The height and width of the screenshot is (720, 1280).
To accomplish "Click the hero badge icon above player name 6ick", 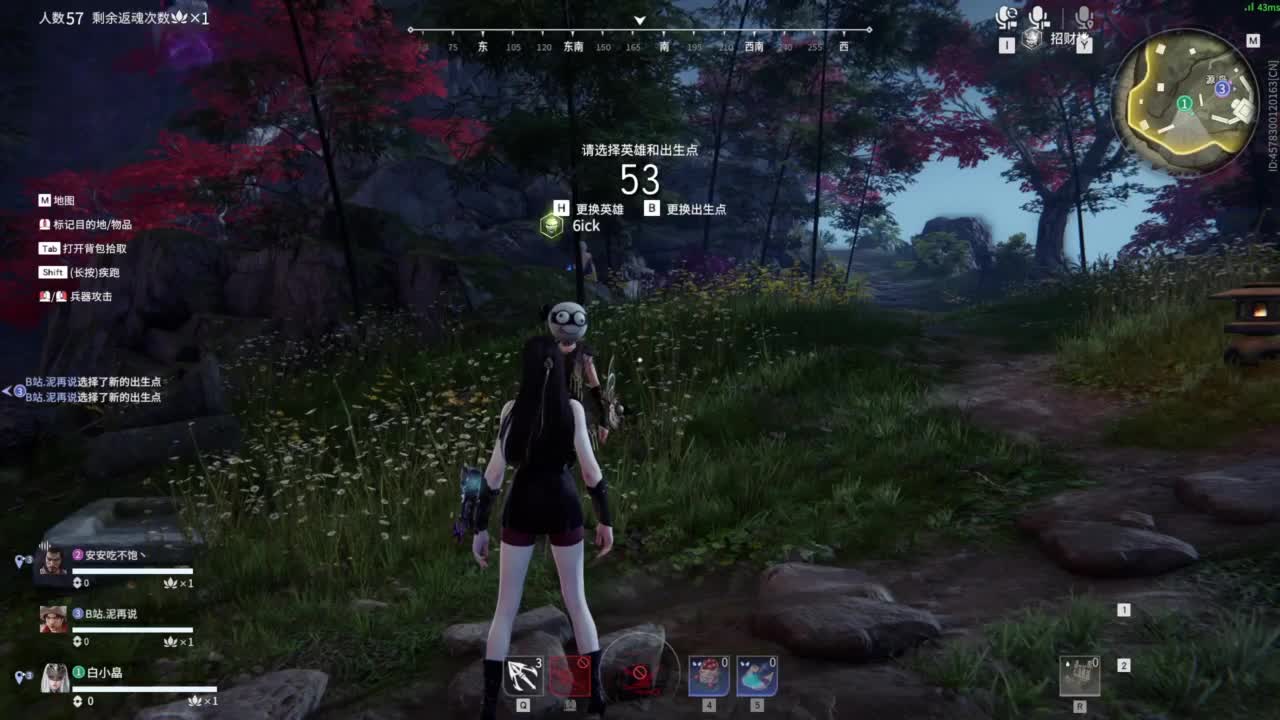I will point(550,227).
